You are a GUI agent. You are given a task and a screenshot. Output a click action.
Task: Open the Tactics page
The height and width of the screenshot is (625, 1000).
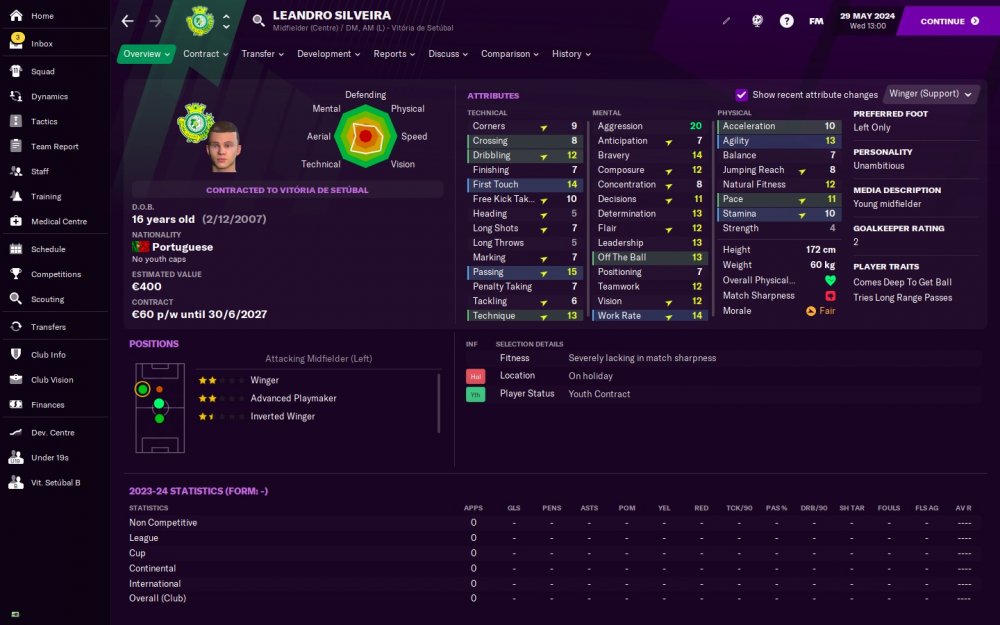(44, 122)
